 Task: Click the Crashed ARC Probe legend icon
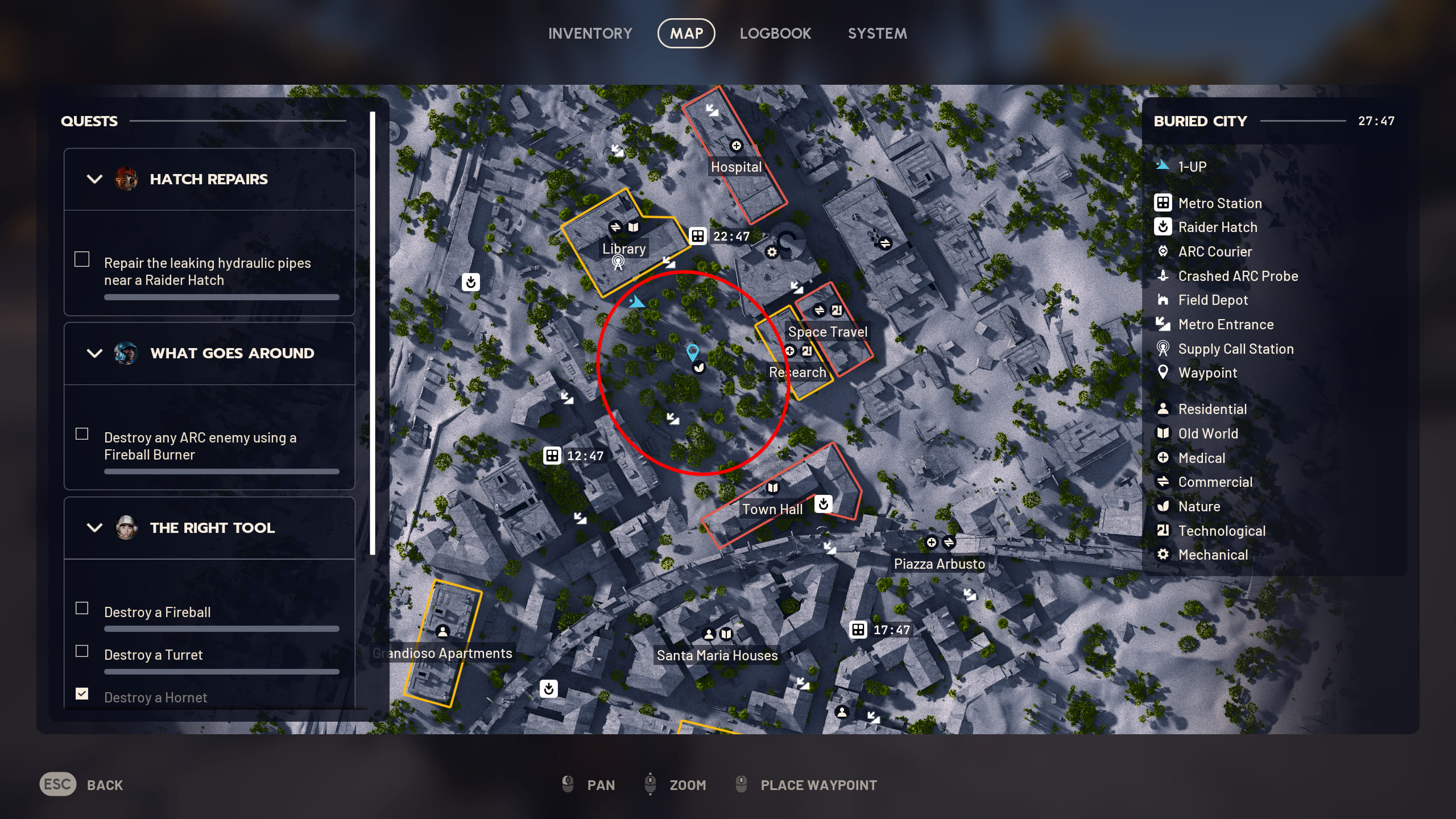pos(1164,276)
